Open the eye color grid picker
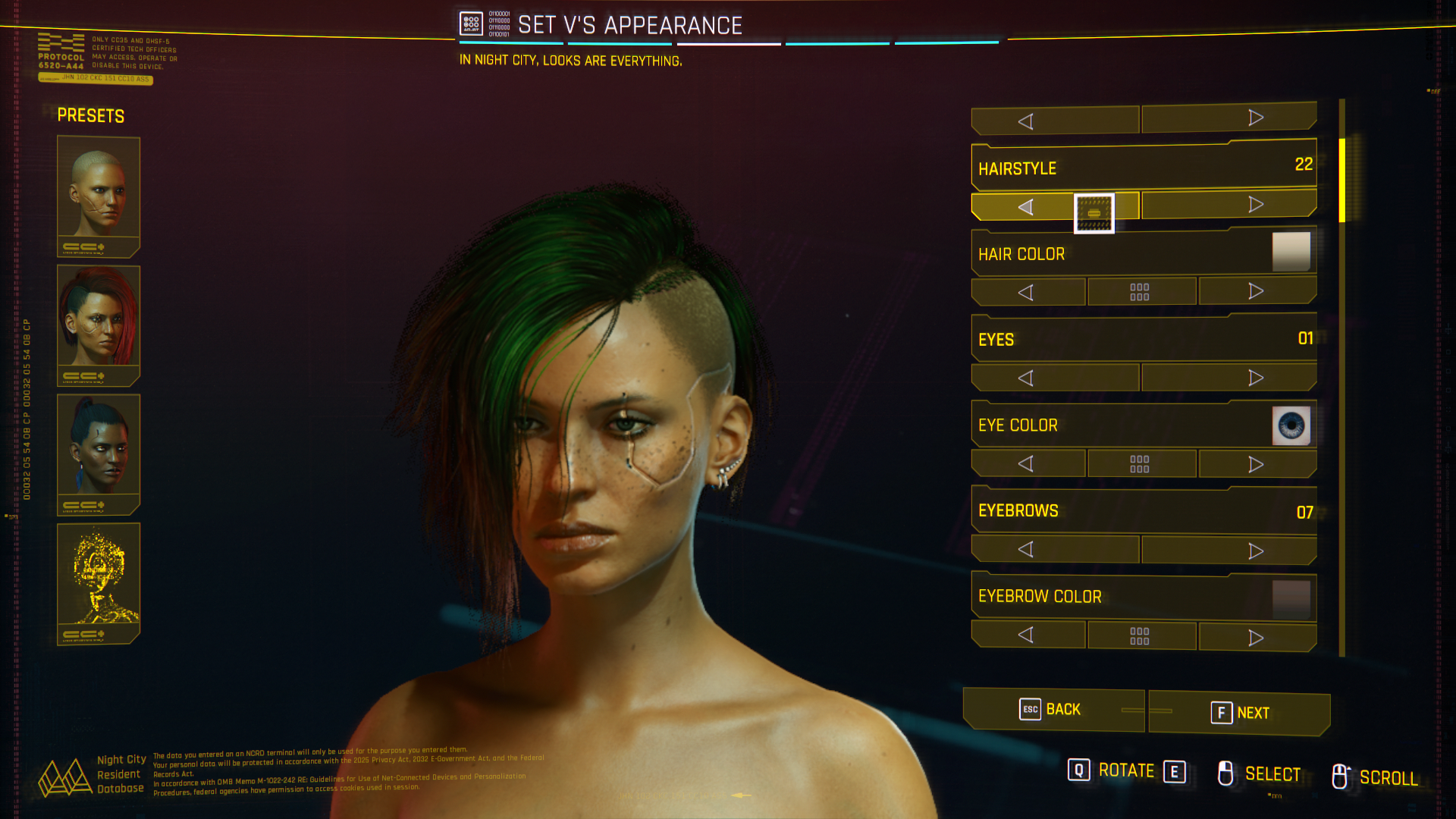This screenshot has height=819, width=1456. pyautogui.click(x=1140, y=463)
